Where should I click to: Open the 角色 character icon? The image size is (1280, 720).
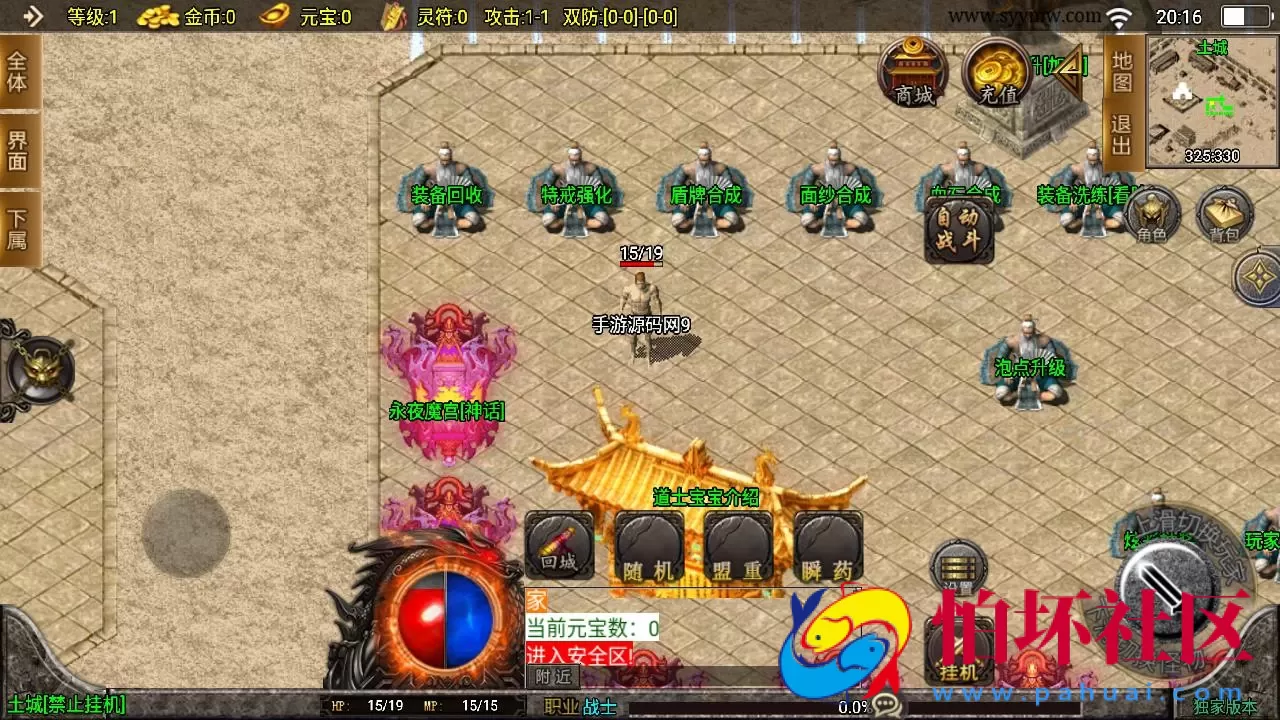1155,215
